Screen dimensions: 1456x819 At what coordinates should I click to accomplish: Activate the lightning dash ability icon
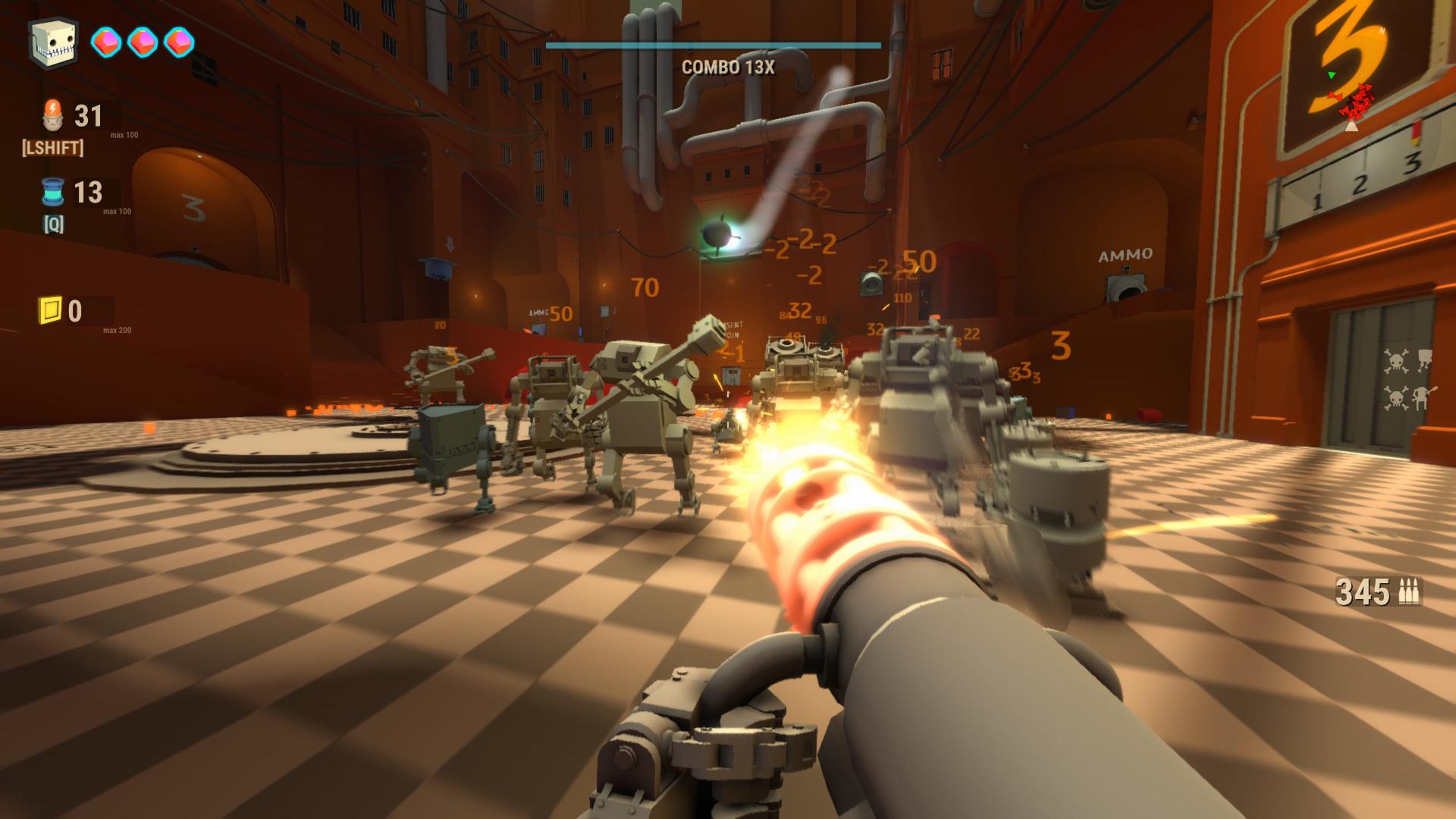coord(54,115)
